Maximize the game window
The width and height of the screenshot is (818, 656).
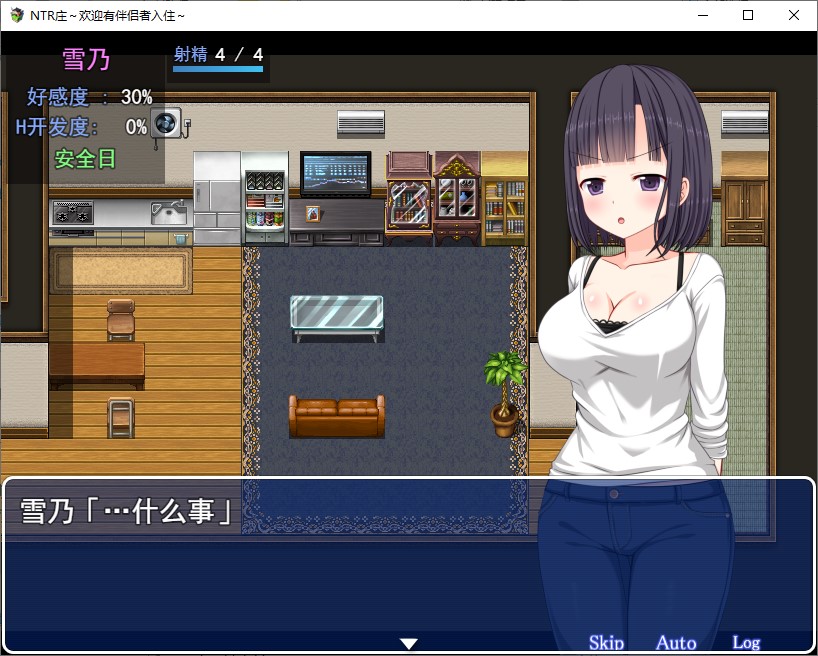(748, 15)
